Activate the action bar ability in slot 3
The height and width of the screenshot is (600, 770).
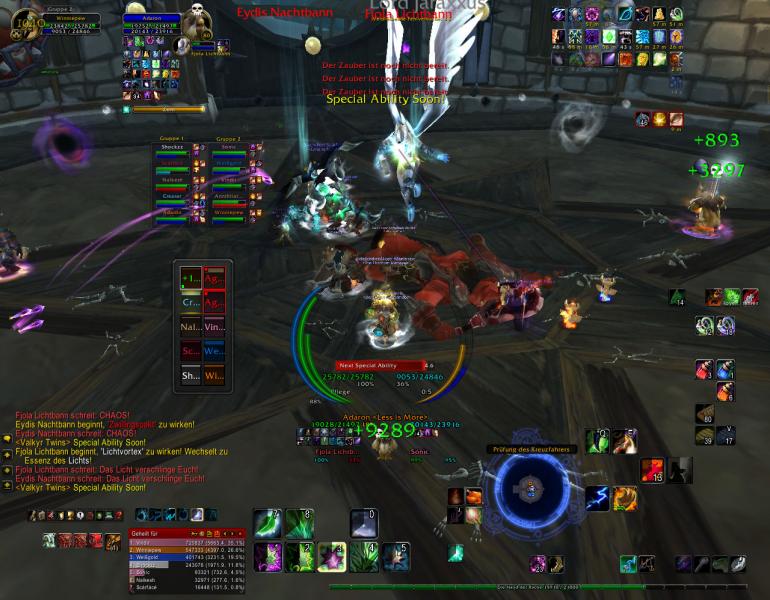(x=331, y=556)
